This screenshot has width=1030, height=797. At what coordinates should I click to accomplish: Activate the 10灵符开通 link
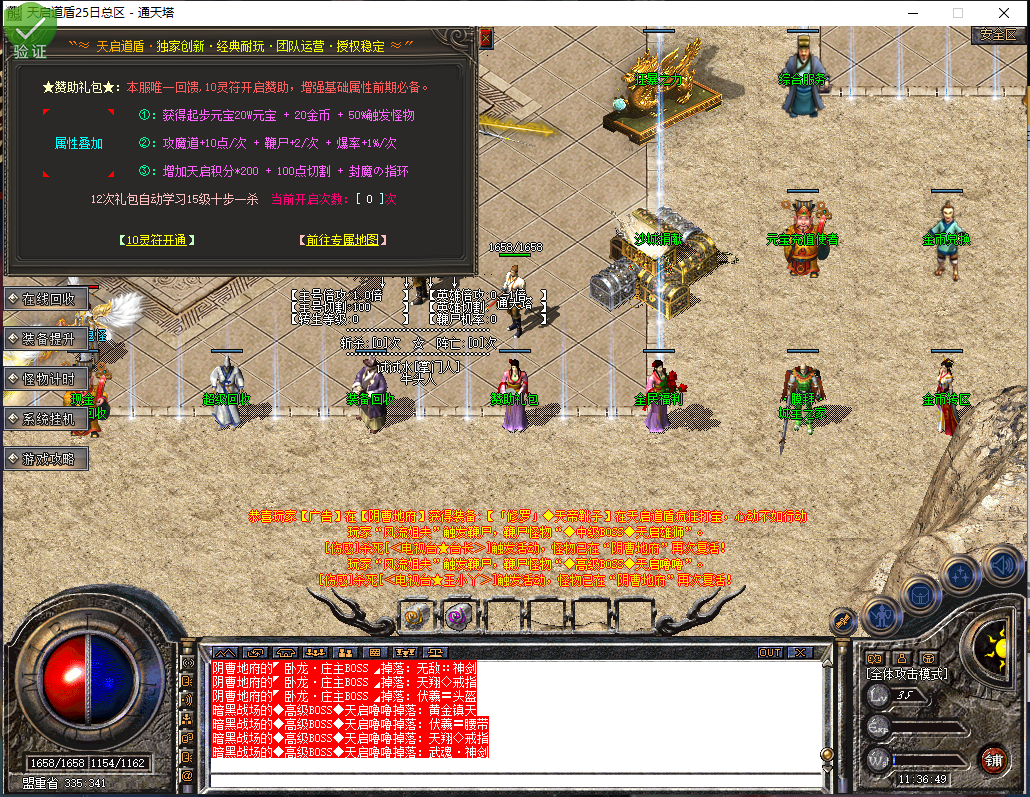tap(156, 240)
